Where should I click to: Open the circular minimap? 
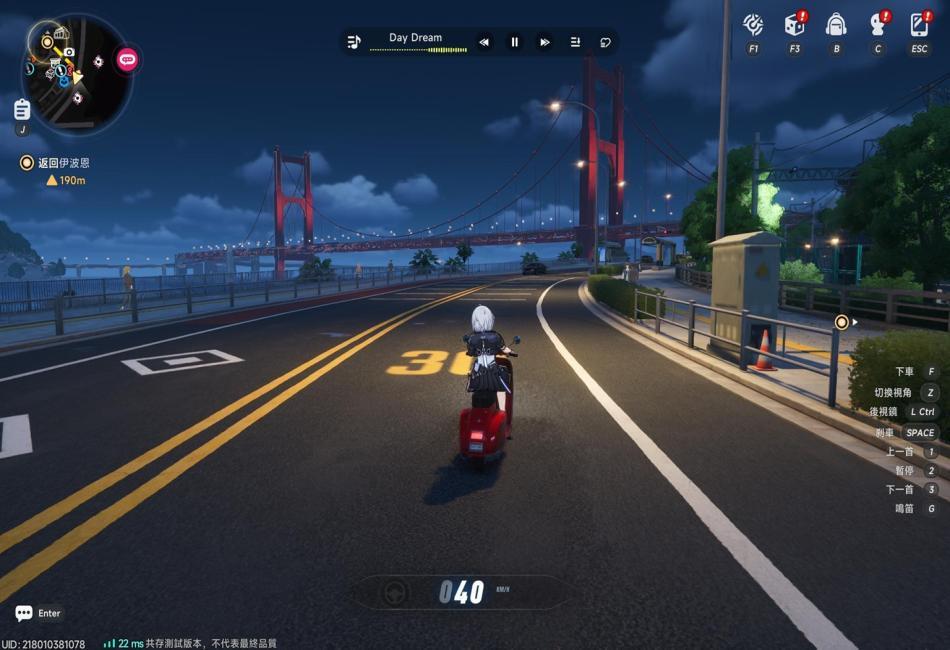(75, 72)
